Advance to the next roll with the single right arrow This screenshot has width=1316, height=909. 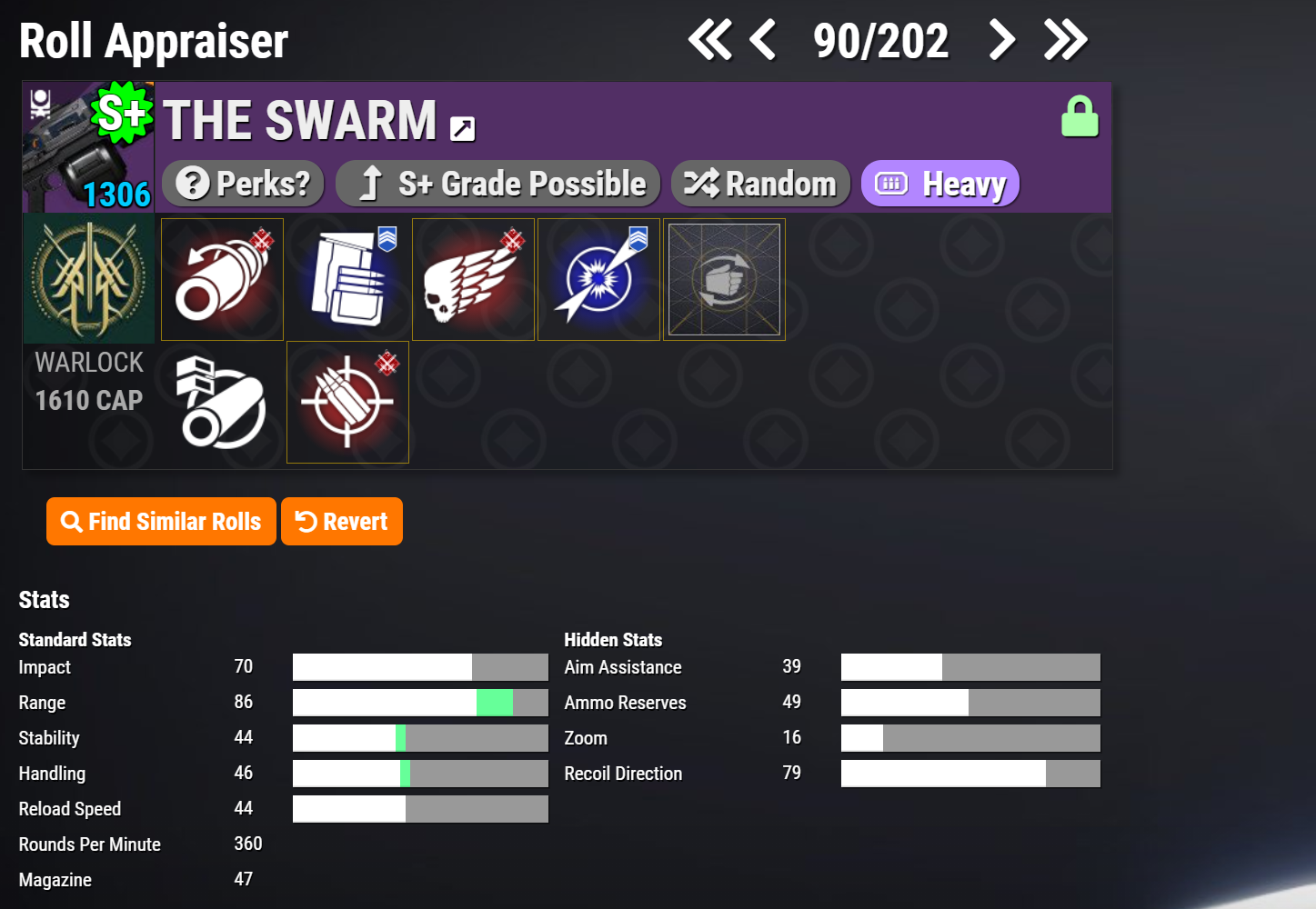pos(1001,41)
